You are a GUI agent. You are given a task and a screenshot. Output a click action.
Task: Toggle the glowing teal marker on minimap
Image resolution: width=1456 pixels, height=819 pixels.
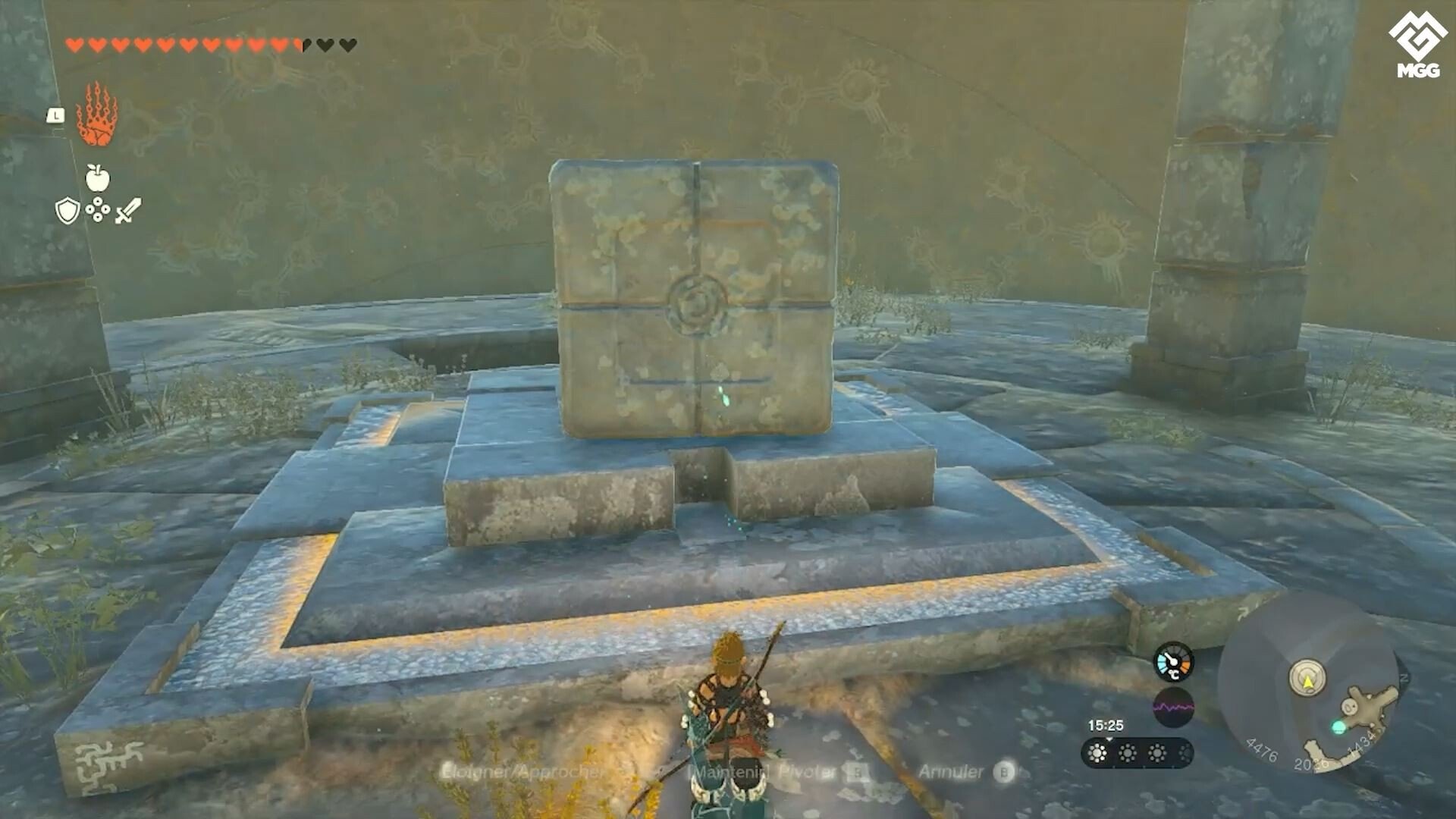pos(1339,727)
